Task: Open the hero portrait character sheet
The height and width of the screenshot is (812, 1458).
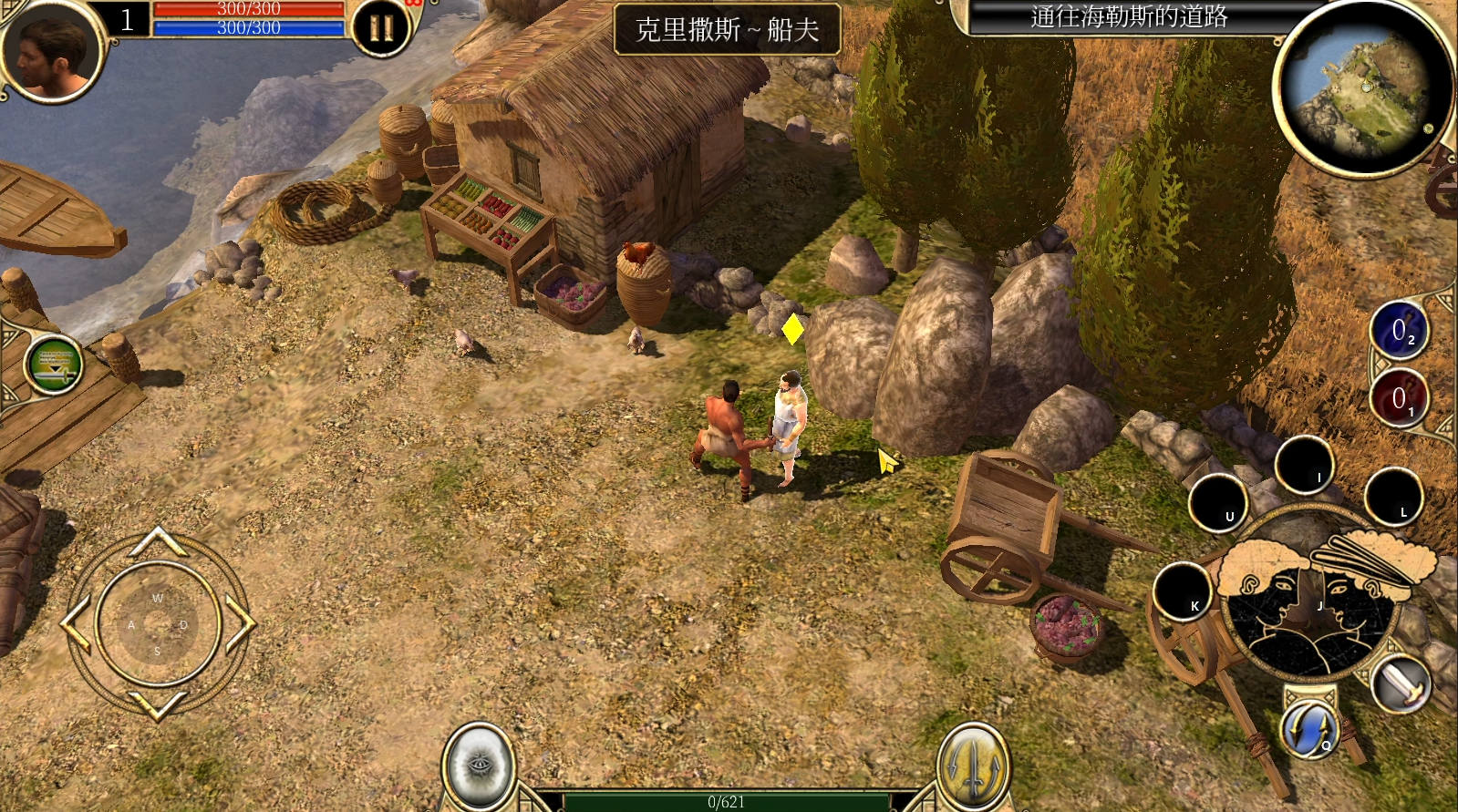Action: (50, 50)
